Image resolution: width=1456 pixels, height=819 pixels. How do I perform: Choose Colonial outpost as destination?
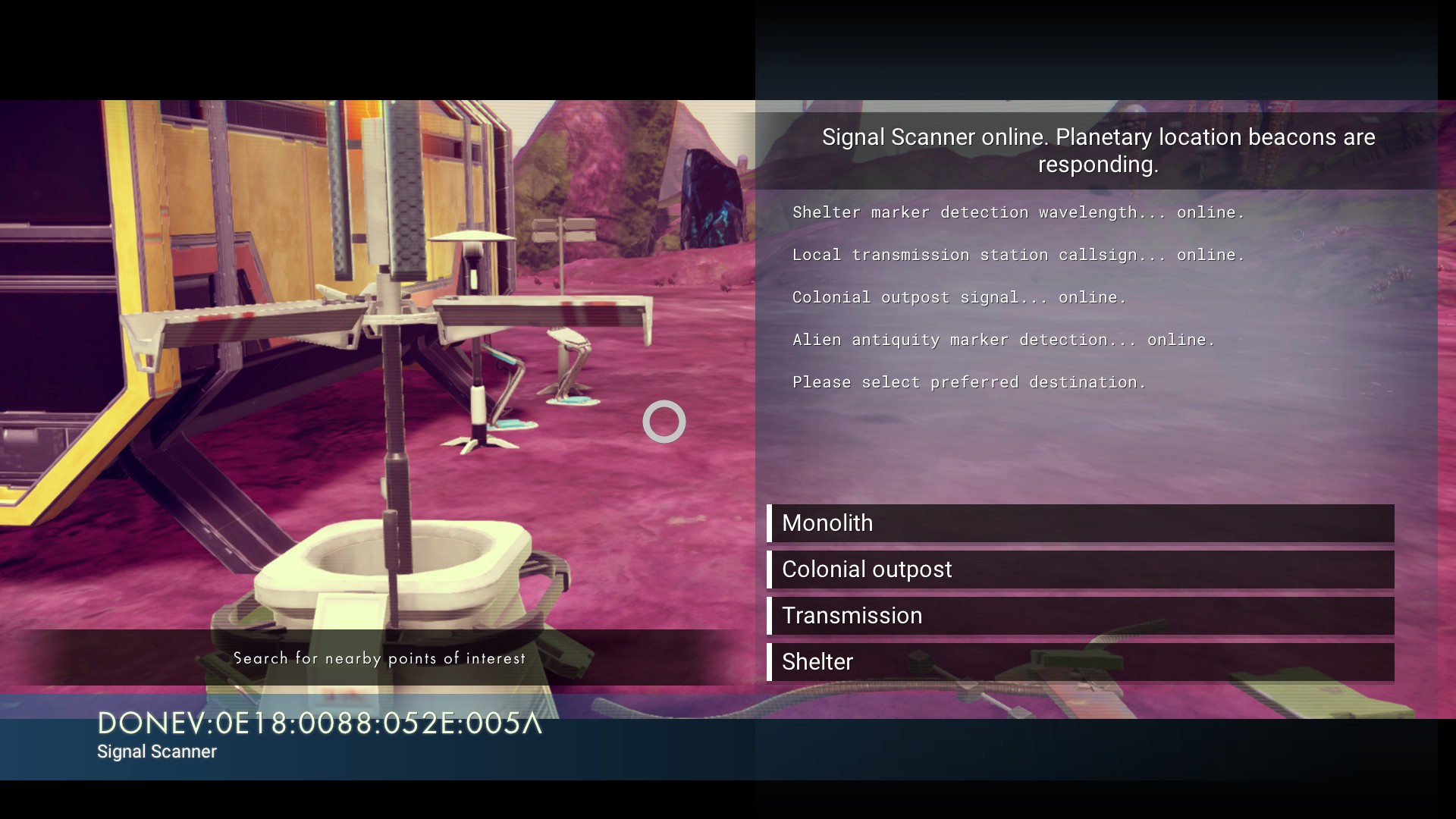[1080, 570]
